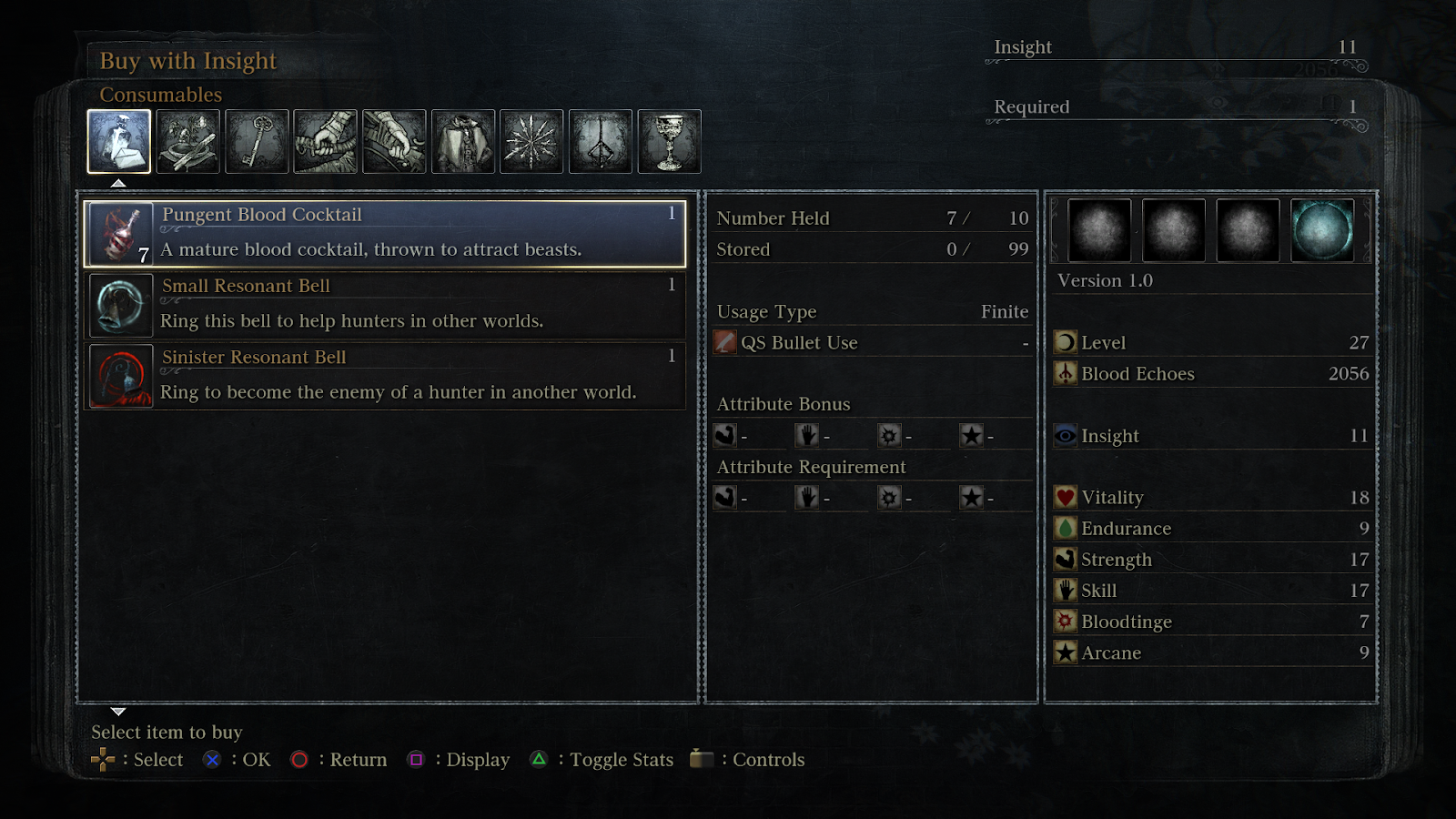Toggle character stats via Triangle prompt
Image resolution: width=1456 pixels, height=819 pixels.
pyautogui.click(x=540, y=759)
